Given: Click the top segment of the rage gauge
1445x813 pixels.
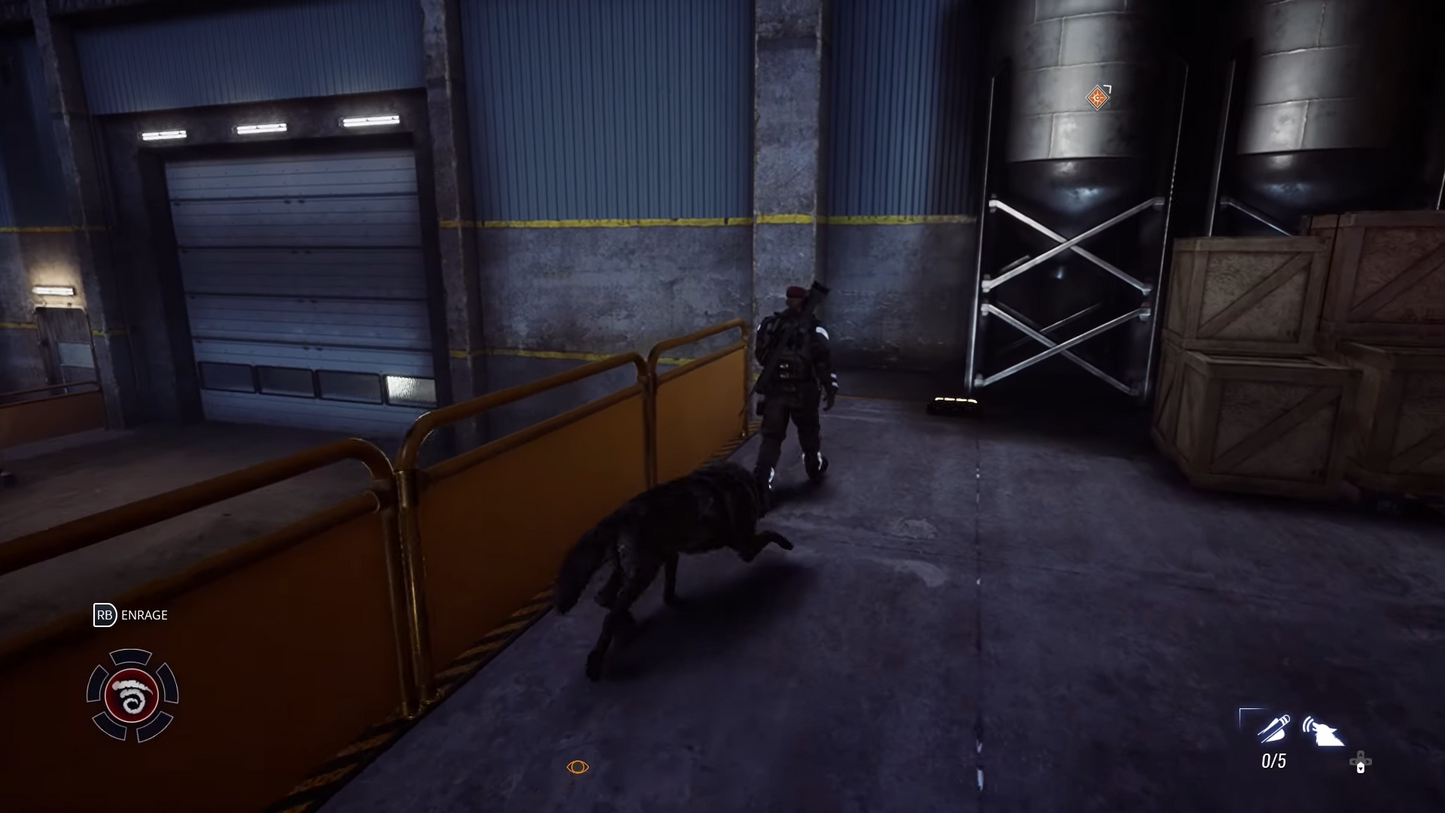Looking at the screenshot, I should click(132, 655).
